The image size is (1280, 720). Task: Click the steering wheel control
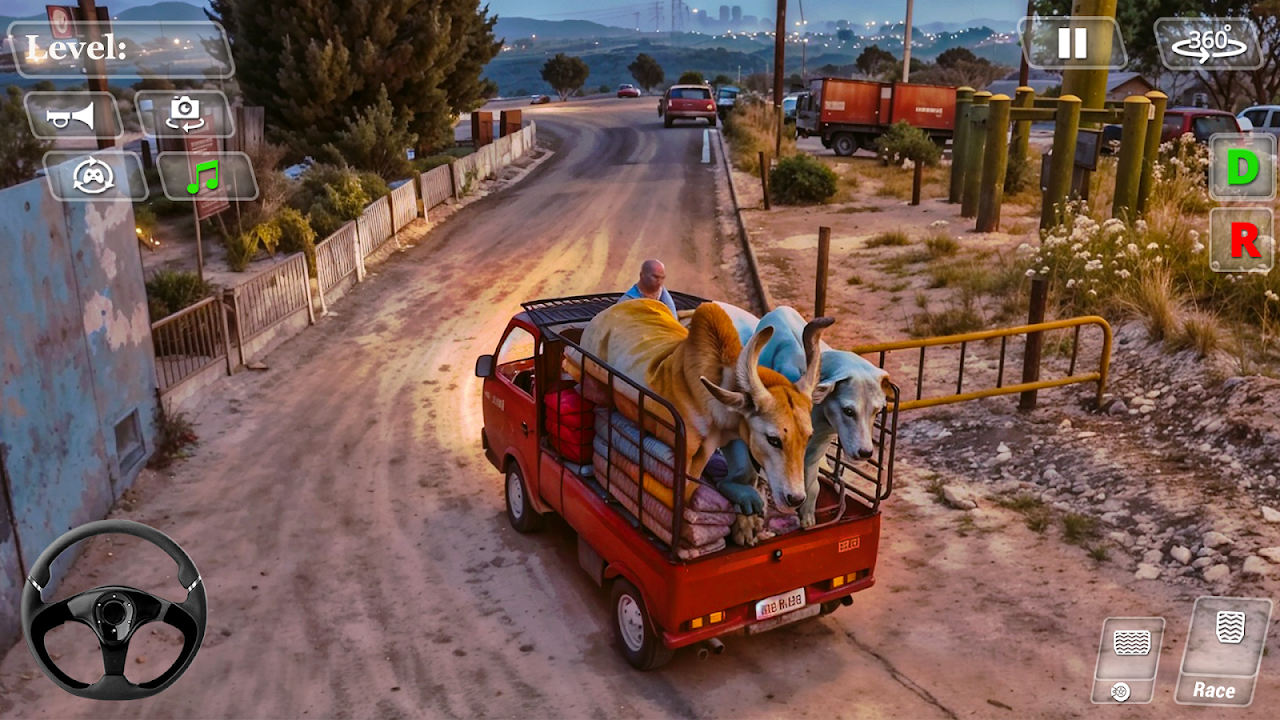pos(113,609)
